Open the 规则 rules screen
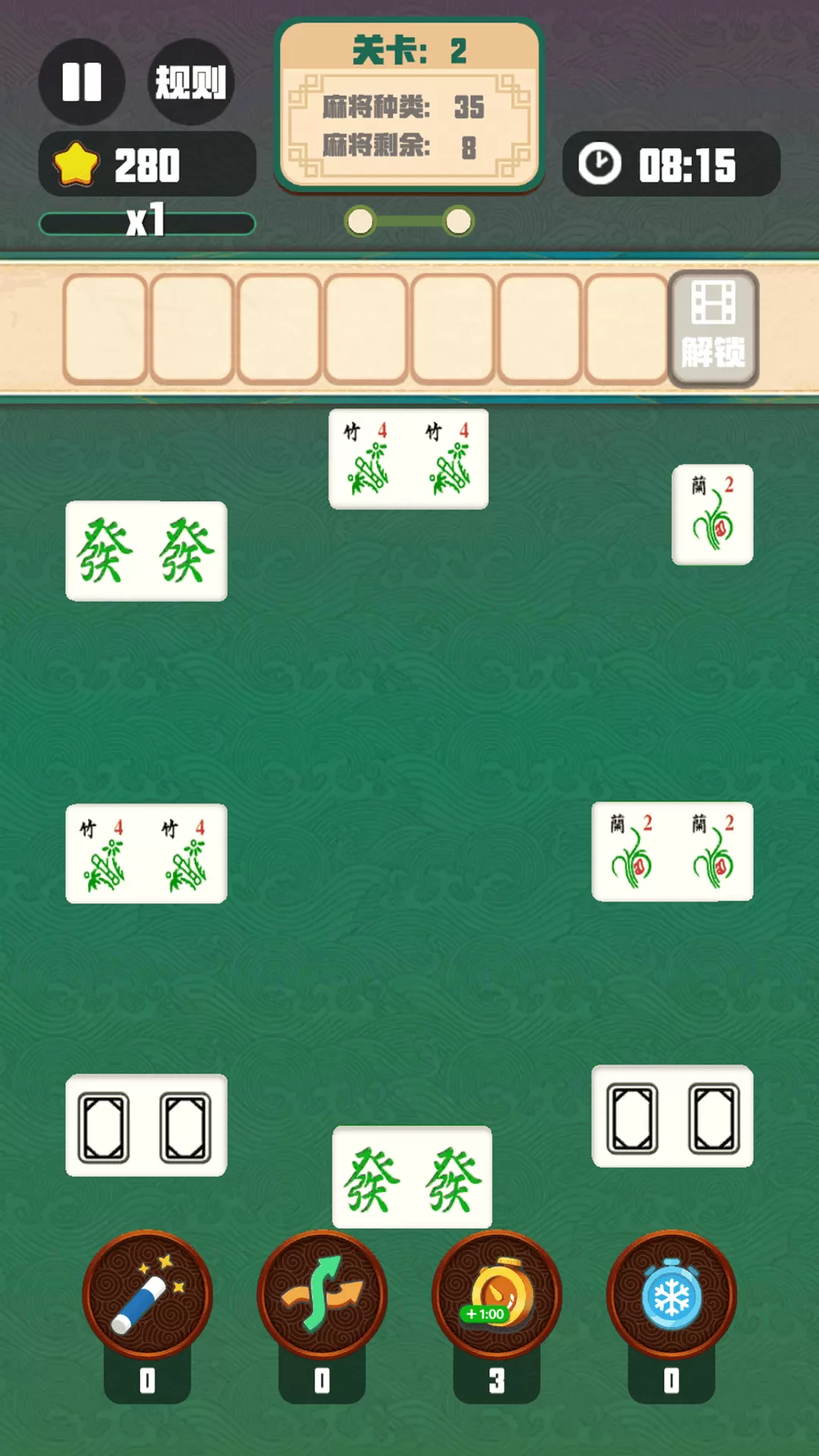819x1456 pixels. (x=190, y=82)
